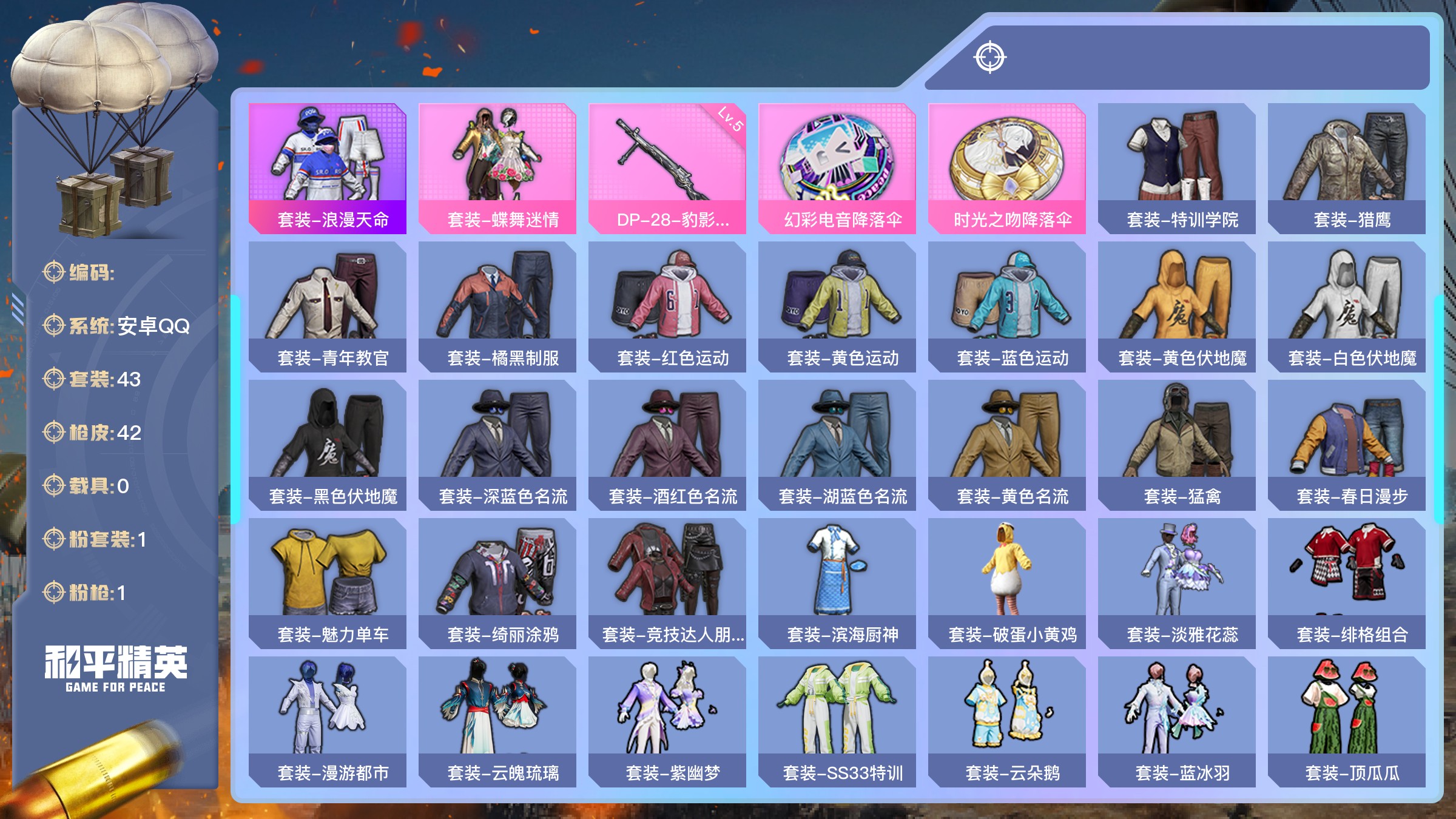The width and height of the screenshot is (1456, 819).
Task: View the 套装-春日漫步 varsity jacket set
Action: 1347,445
